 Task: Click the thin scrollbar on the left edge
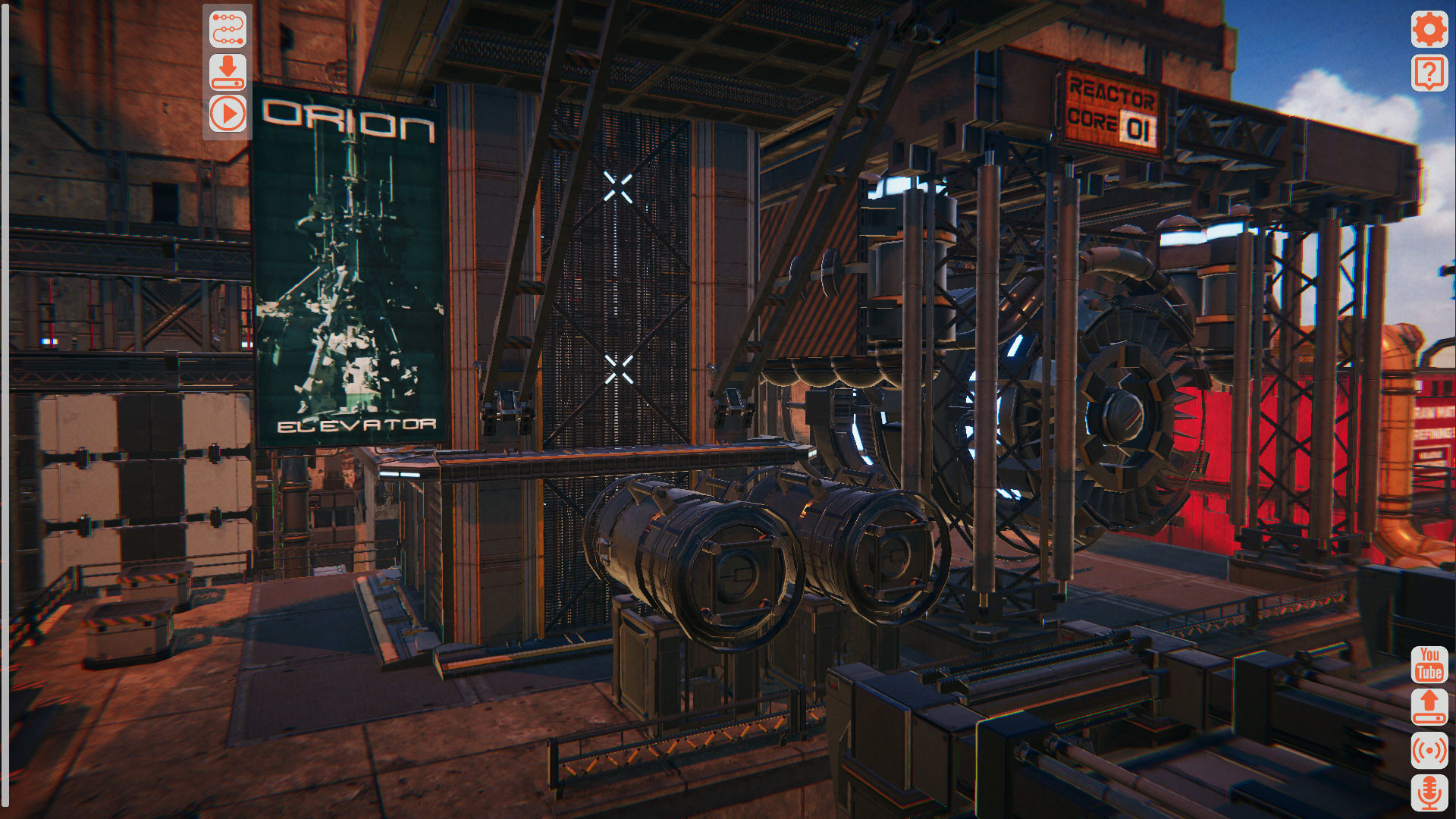6,409
